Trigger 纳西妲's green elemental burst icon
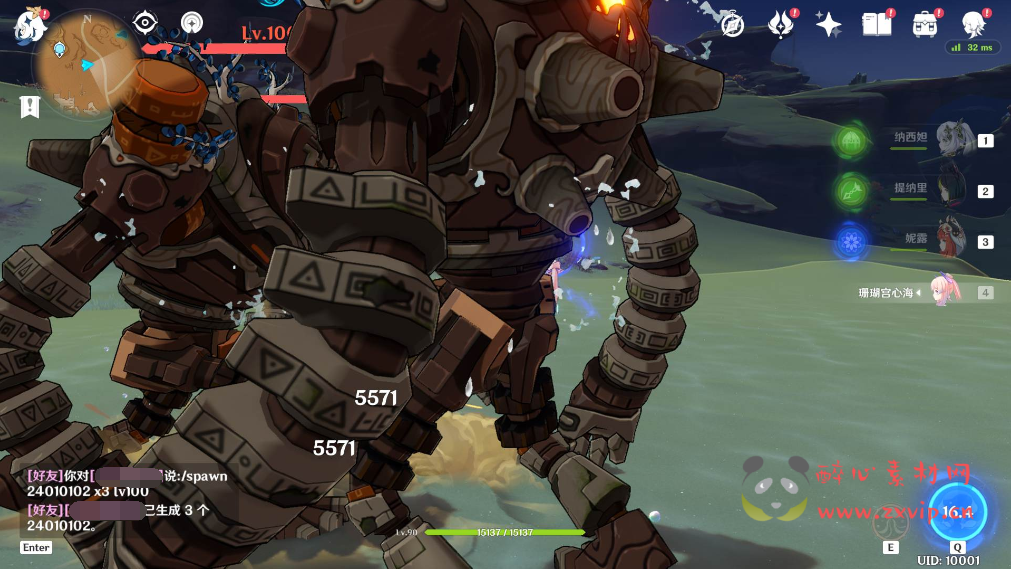The height and width of the screenshot is (570, 1011). click(x=852, y=140)
